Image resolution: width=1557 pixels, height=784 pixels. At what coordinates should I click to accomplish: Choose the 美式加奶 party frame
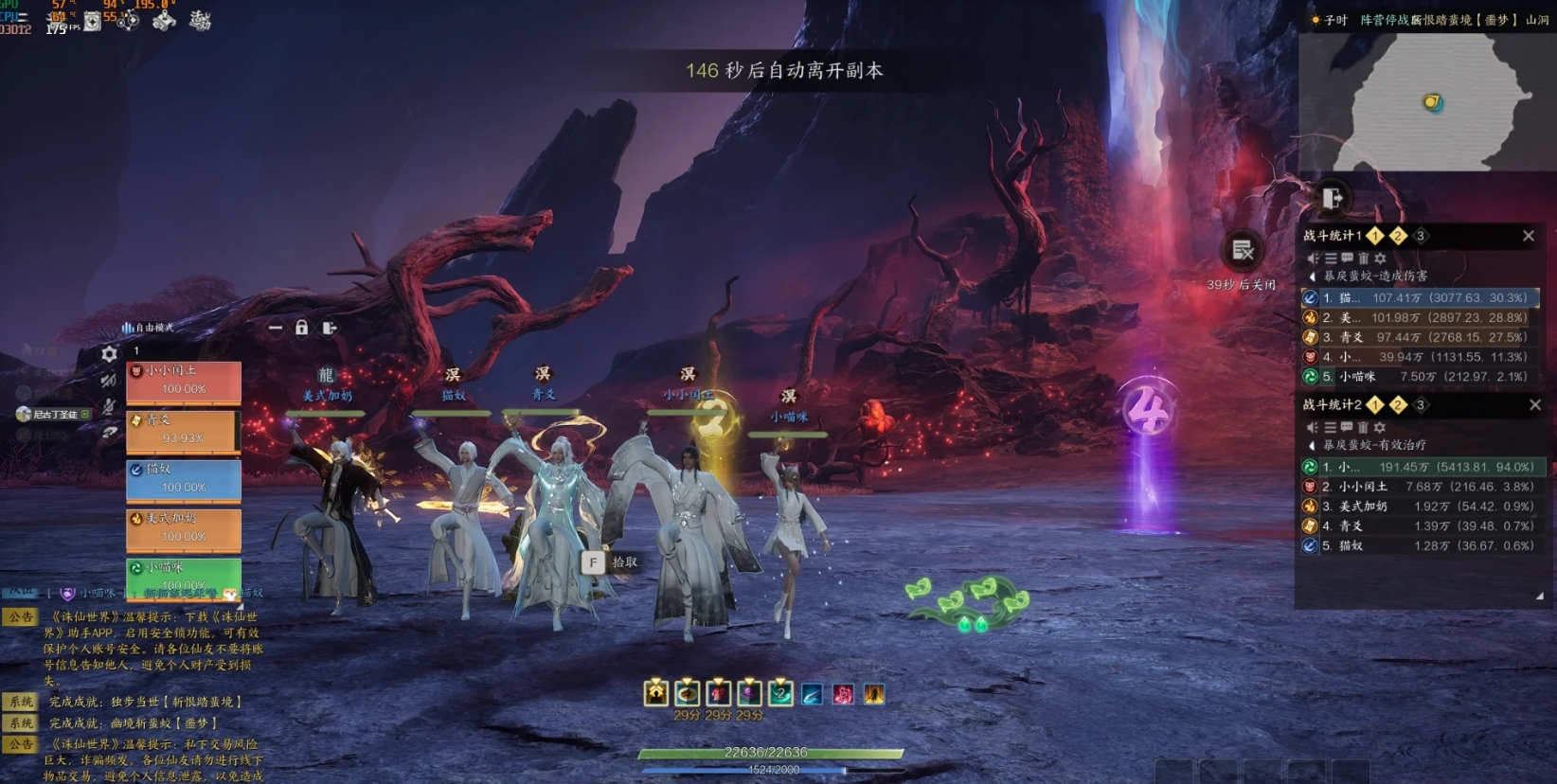point(183,528)
